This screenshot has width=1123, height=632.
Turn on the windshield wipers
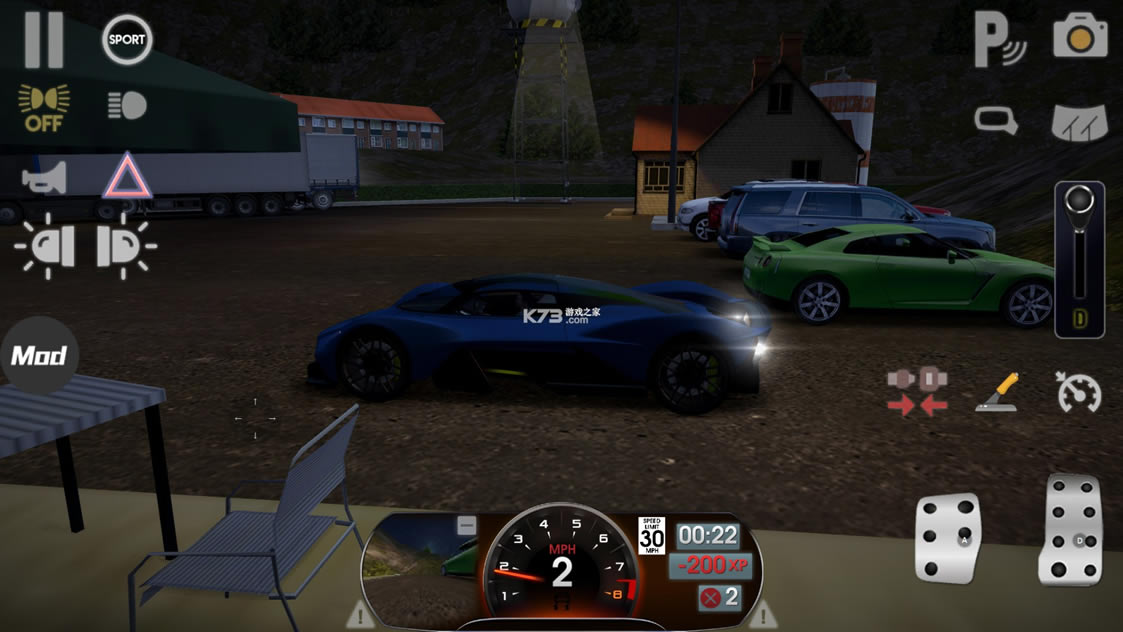pos(1080,122)
